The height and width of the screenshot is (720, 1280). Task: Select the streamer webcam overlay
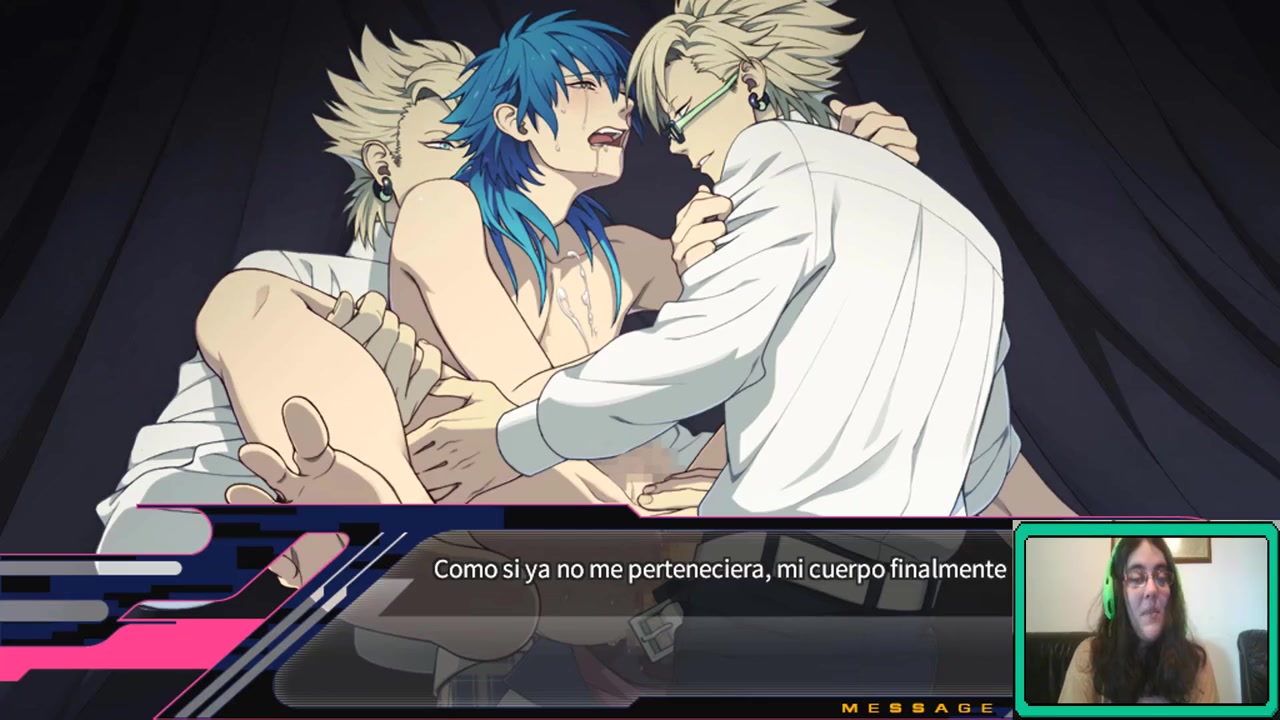tap(1145, 619)
